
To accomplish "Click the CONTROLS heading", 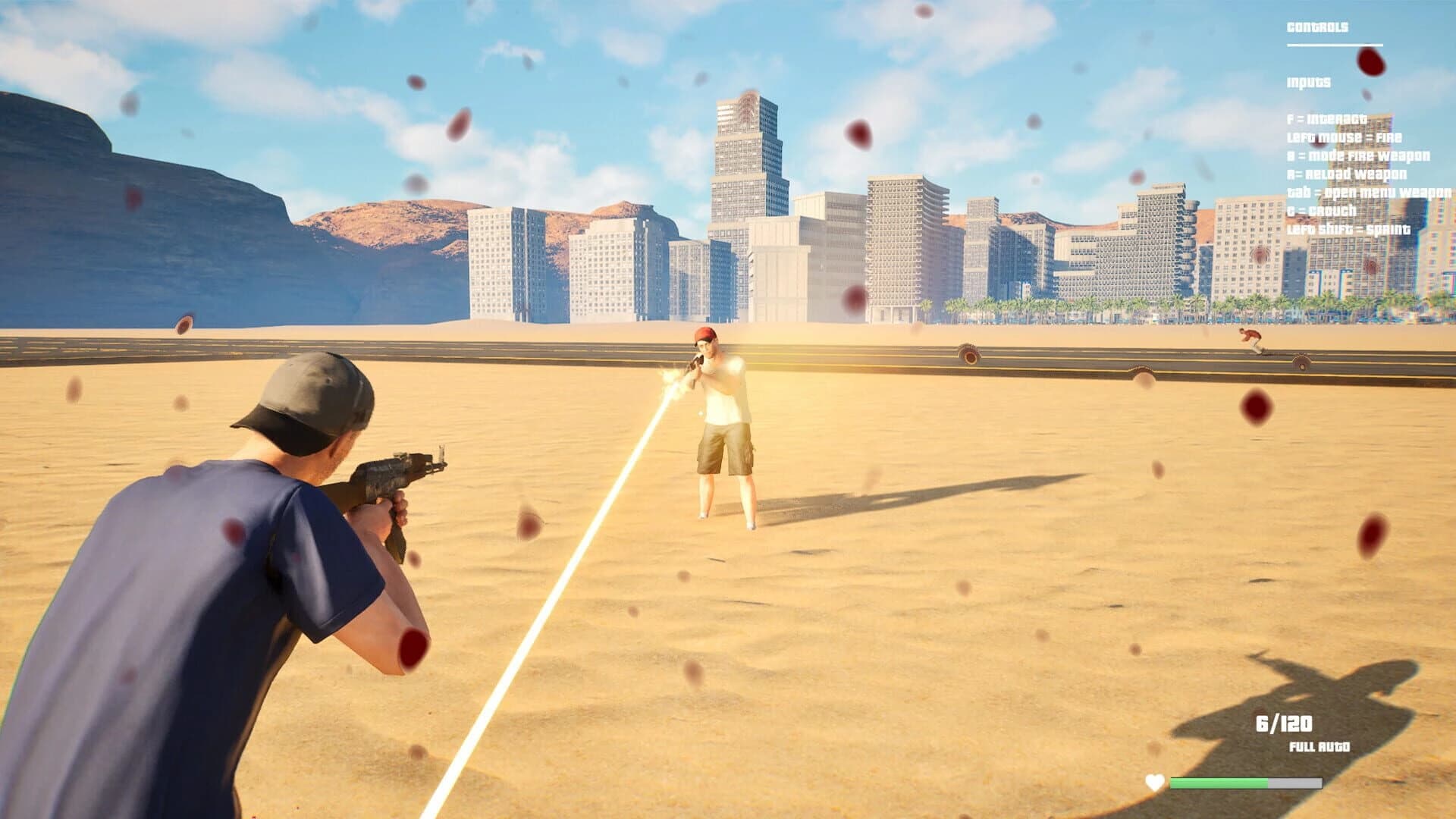I will (x=1317, y=27).
